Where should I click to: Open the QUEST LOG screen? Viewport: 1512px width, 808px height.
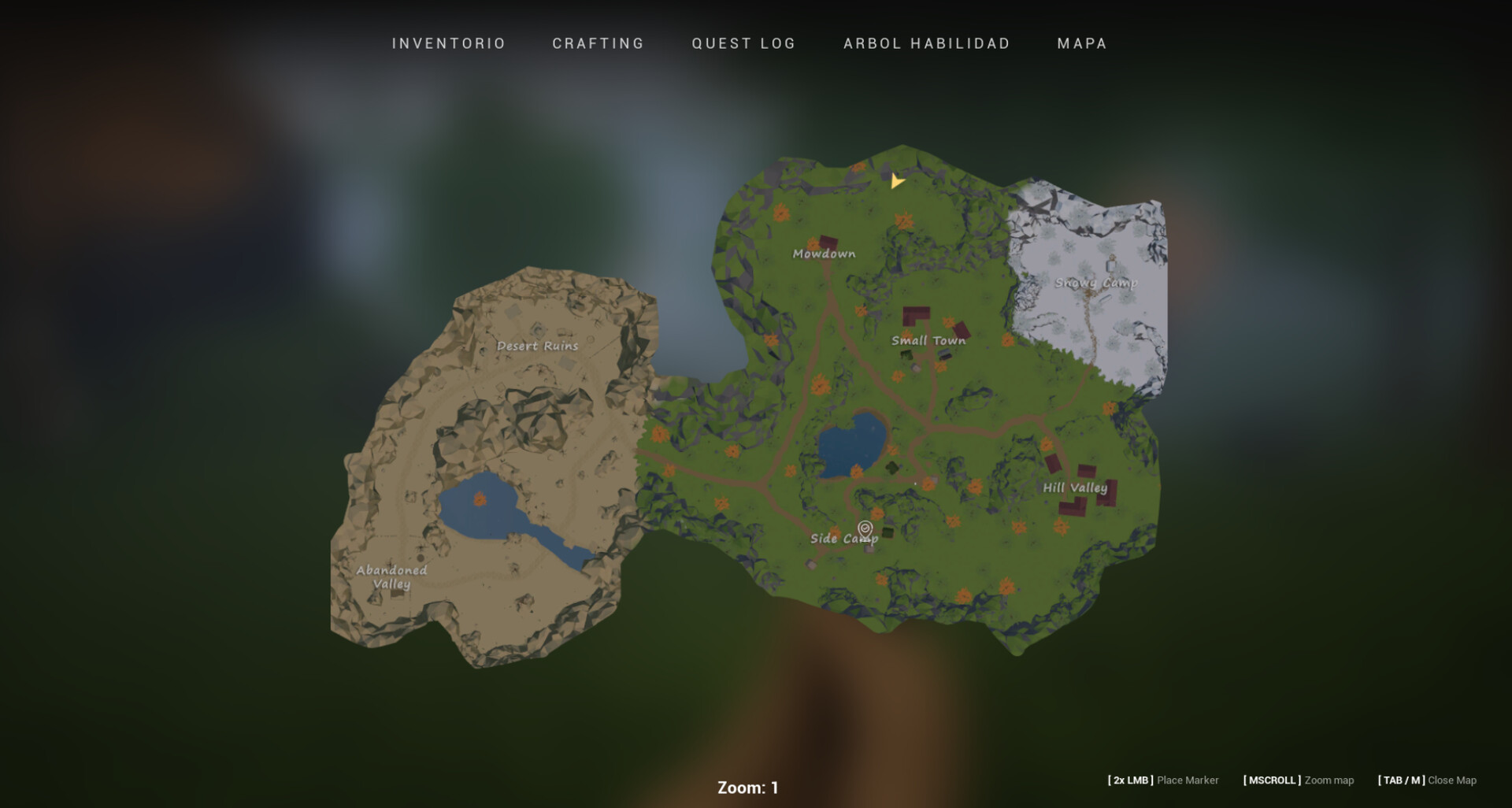(743, 43)
